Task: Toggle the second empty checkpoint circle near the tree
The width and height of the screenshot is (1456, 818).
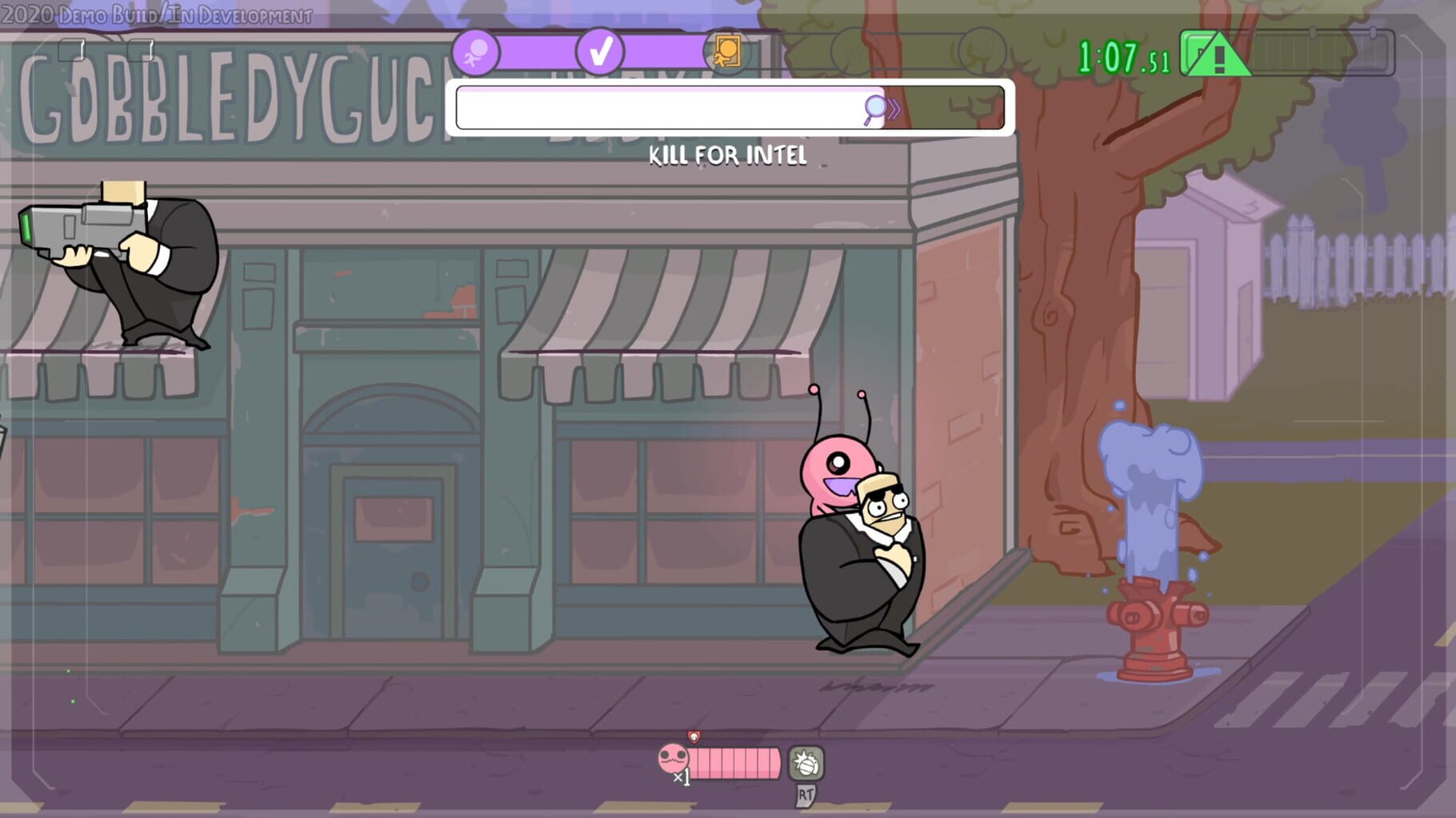Action: coord(982,52)
